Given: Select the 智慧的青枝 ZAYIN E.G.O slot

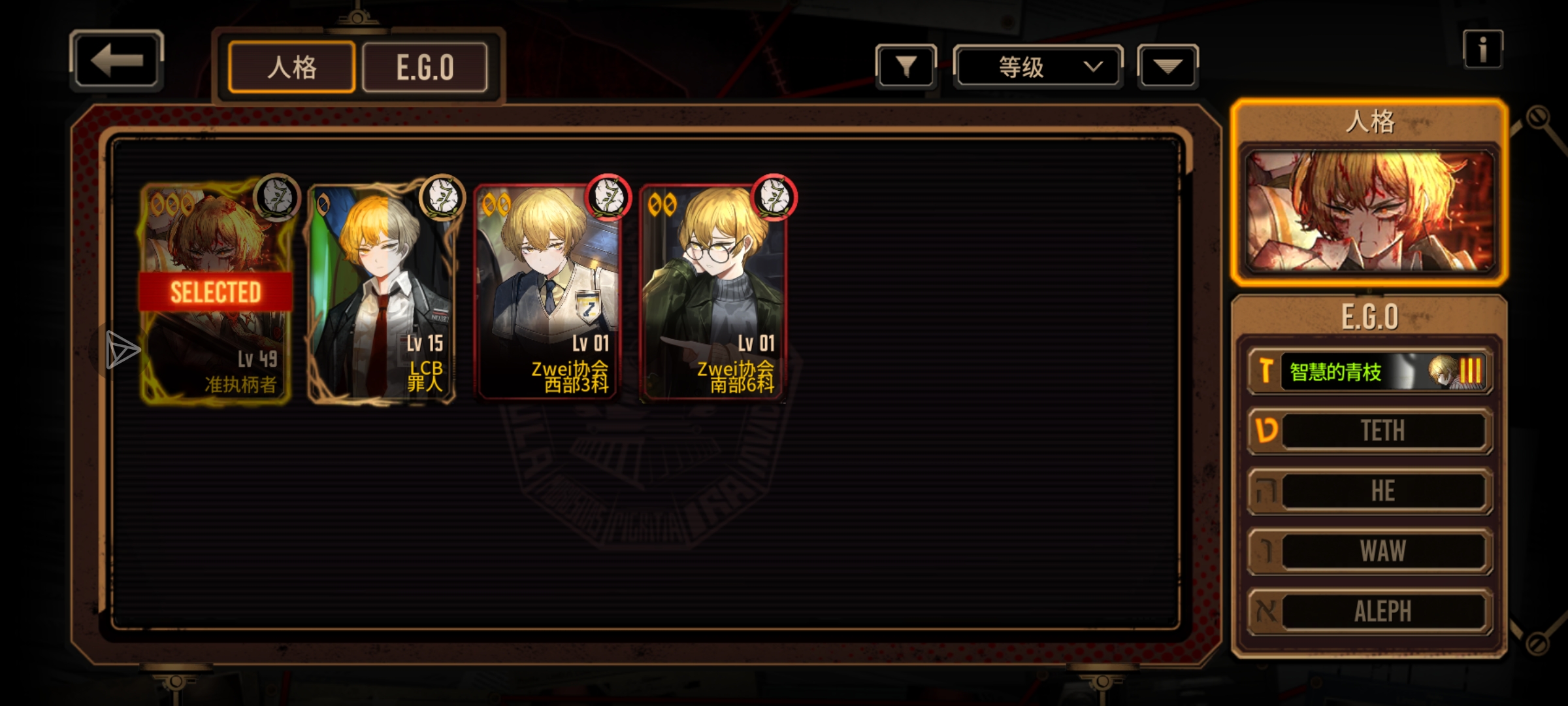Looking at the screenshot, I should click(1371, 371).
